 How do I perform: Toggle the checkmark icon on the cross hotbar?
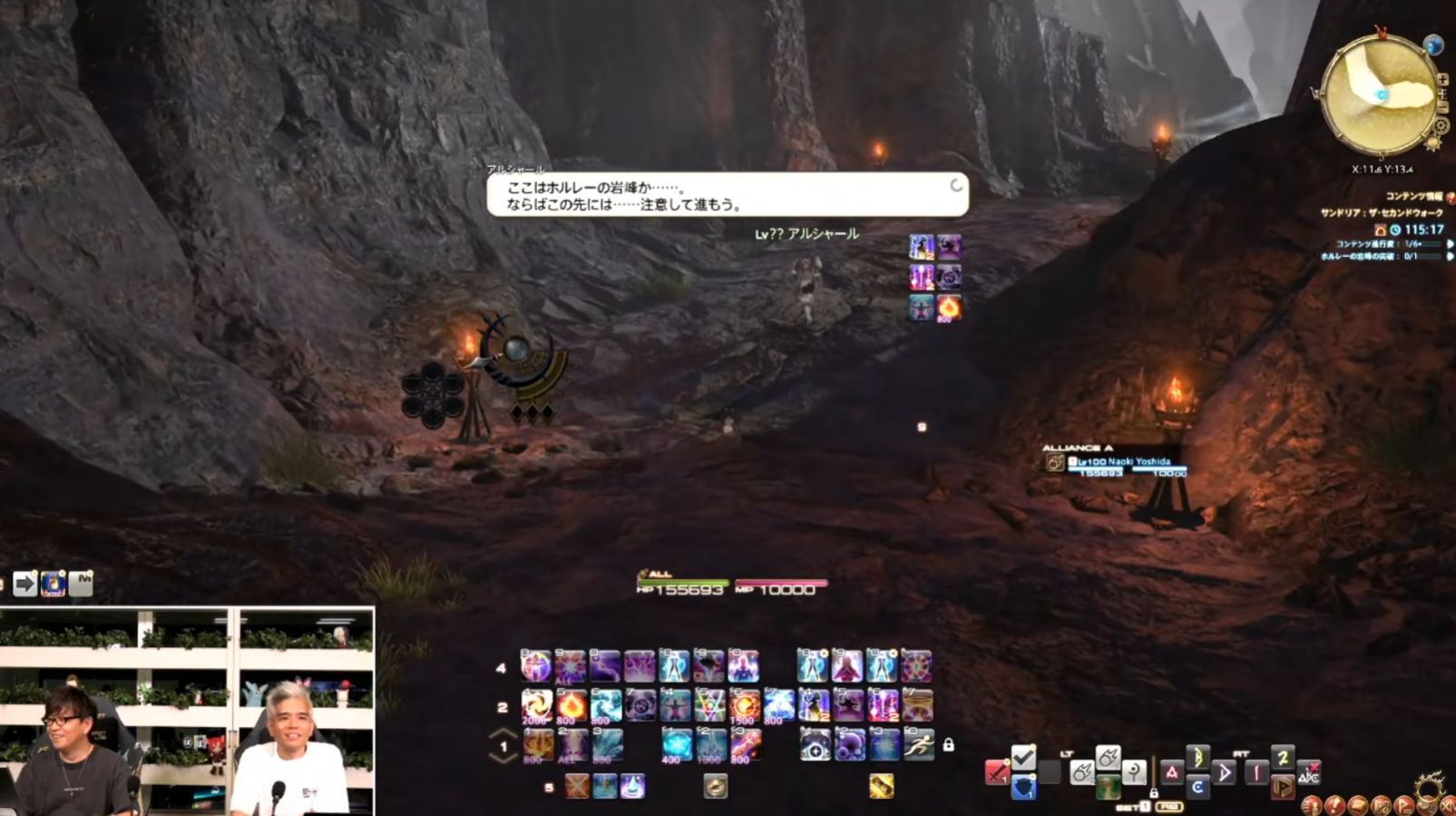tap(1021, 758)
